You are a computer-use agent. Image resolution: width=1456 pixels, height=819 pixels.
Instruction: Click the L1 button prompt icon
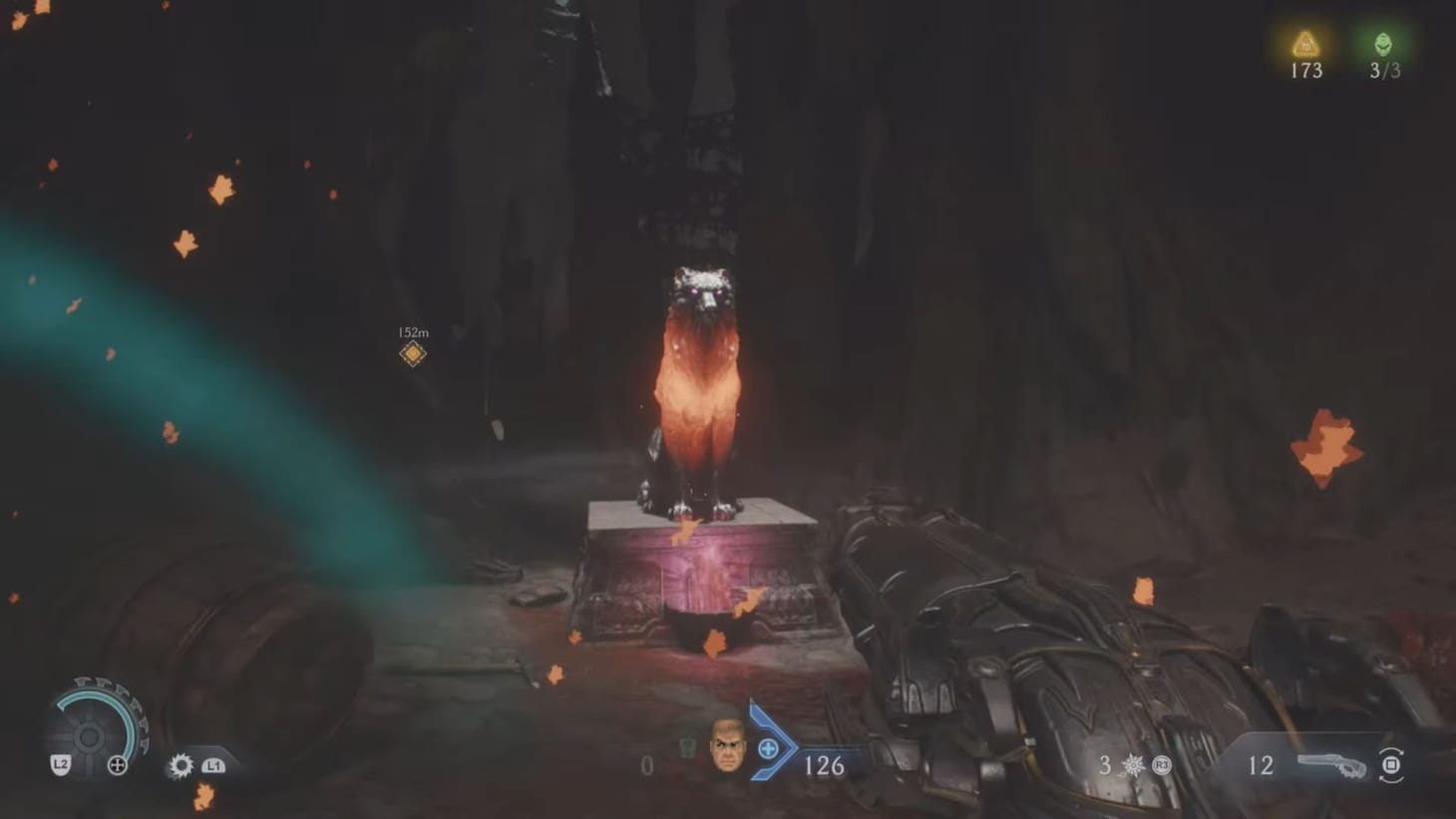[x=212, y=764]
